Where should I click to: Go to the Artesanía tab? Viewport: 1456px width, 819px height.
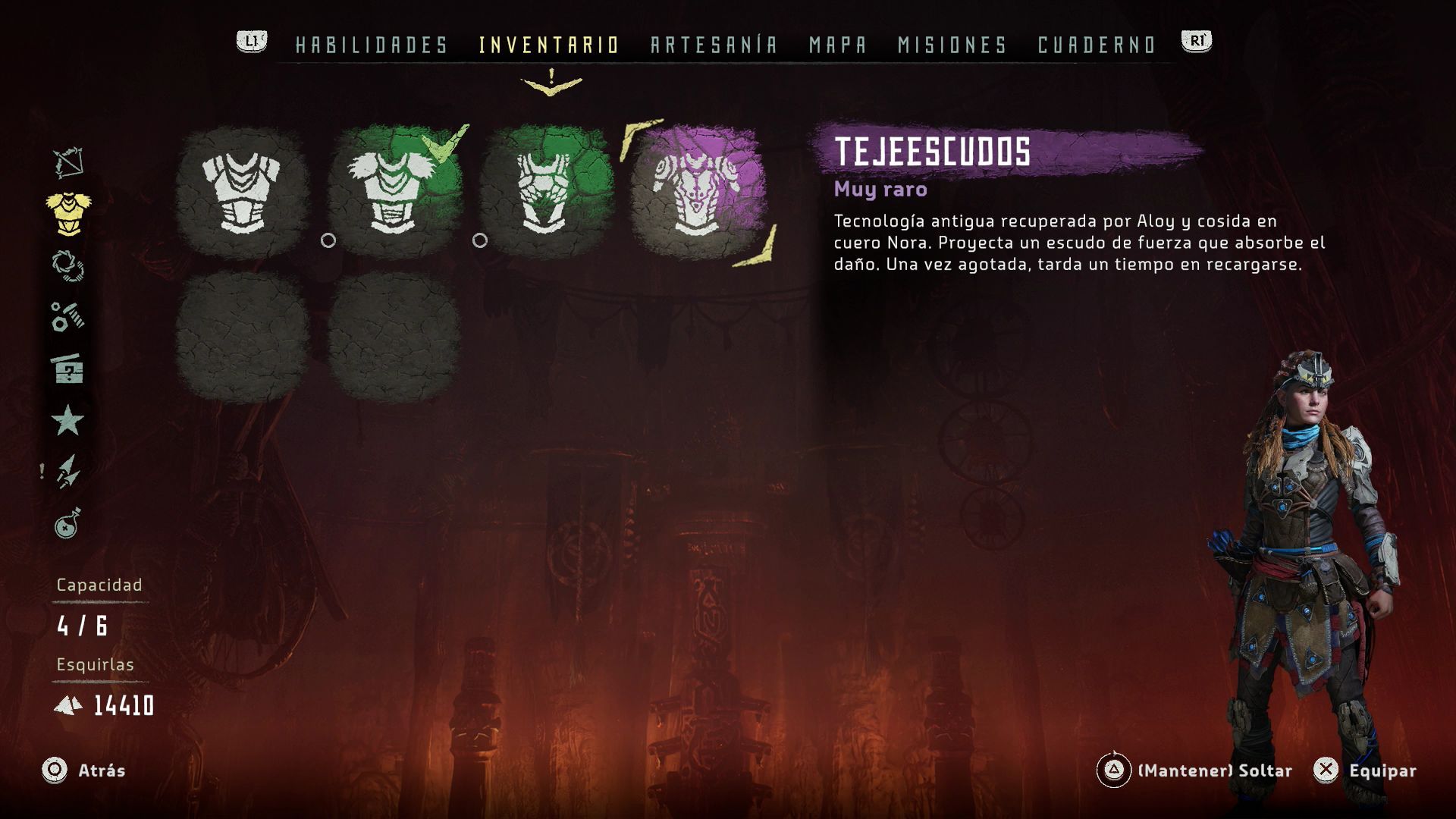pyautogui.click(x=714, y=45)
